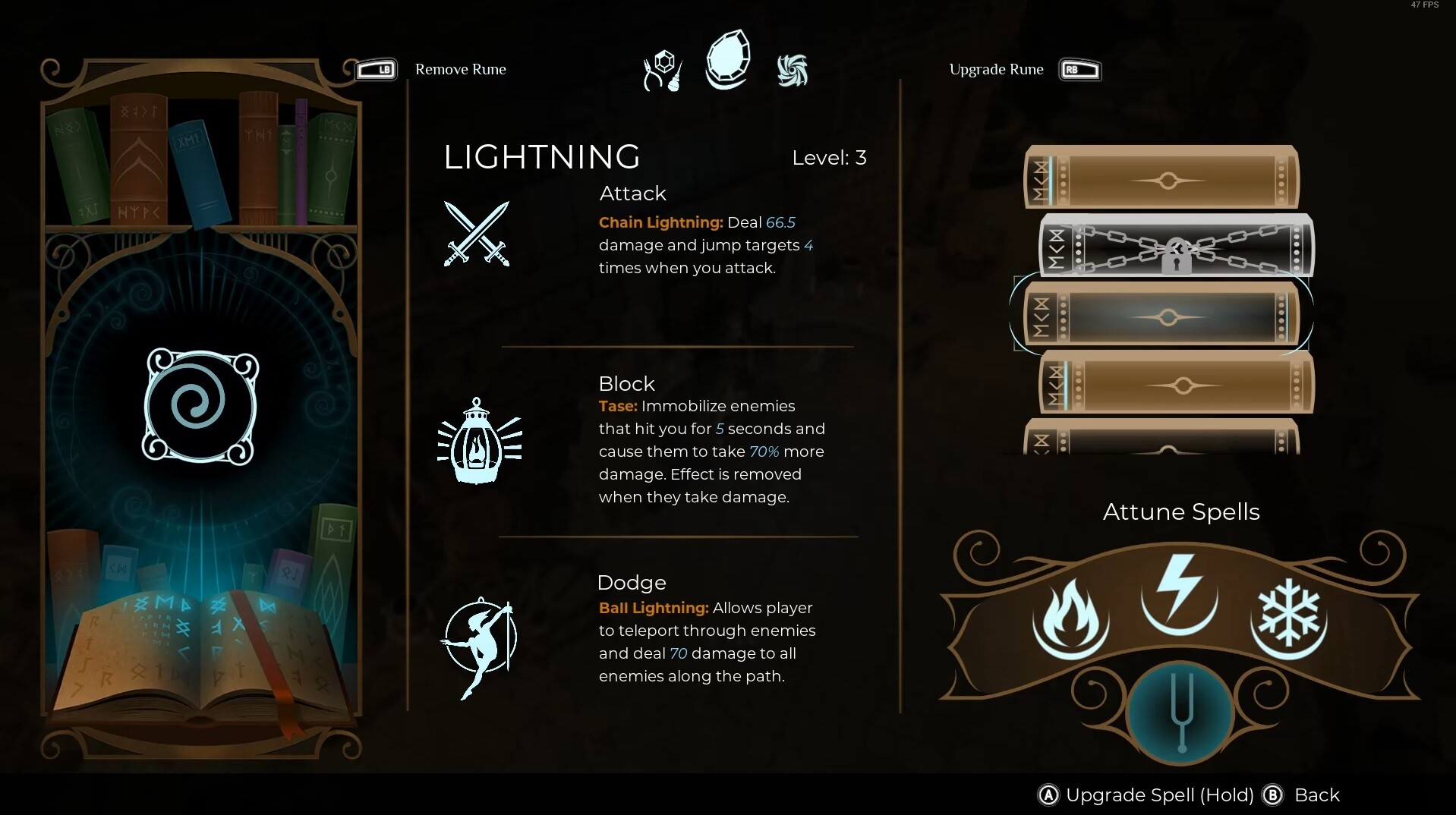Select the crossed swords Attack icon

coord(477,234)
